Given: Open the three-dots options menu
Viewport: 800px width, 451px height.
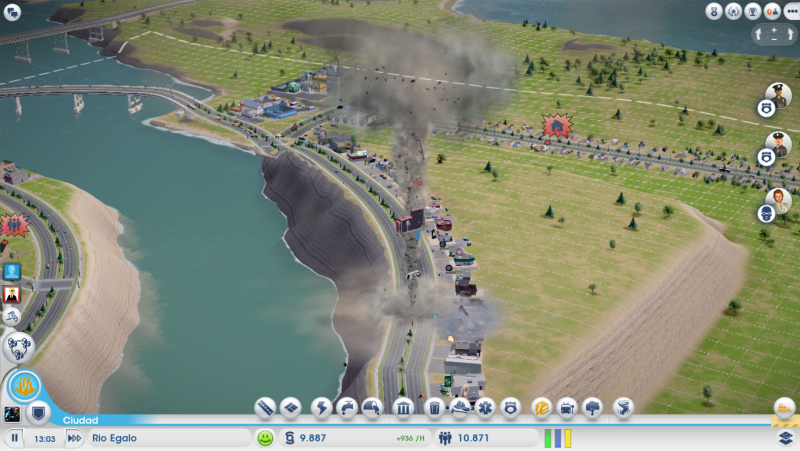Looking at the screenshot, I should [x=790, y=11].
